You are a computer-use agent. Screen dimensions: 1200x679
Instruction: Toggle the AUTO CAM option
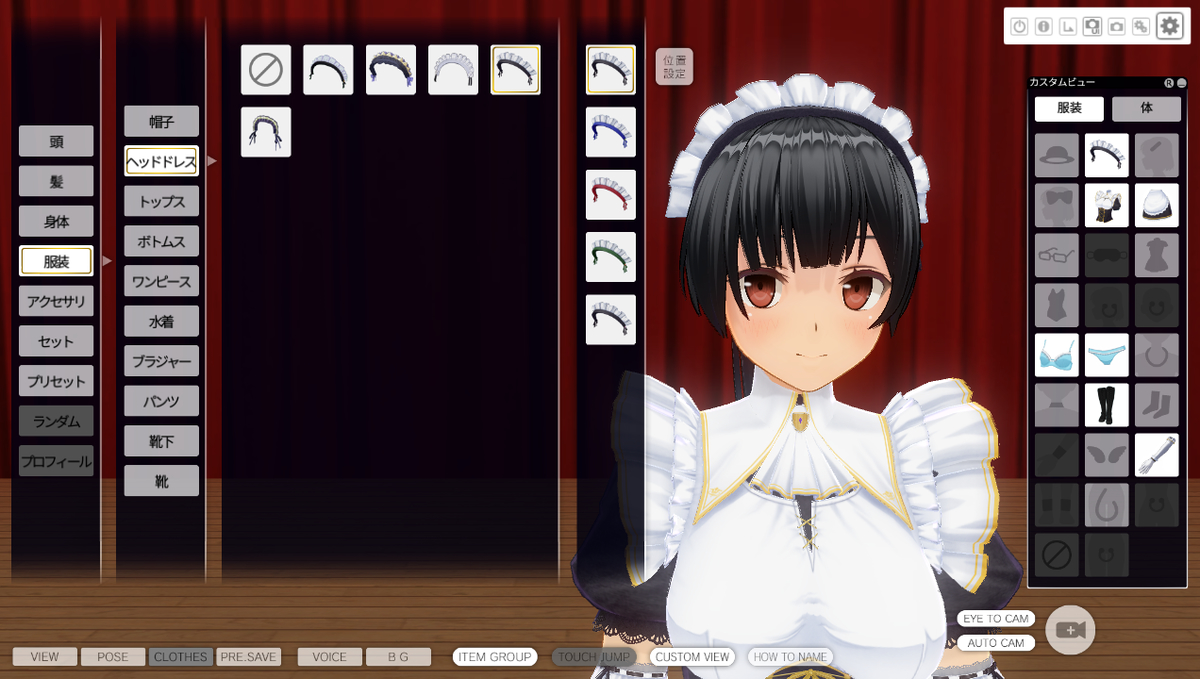[x=995, y=643]
